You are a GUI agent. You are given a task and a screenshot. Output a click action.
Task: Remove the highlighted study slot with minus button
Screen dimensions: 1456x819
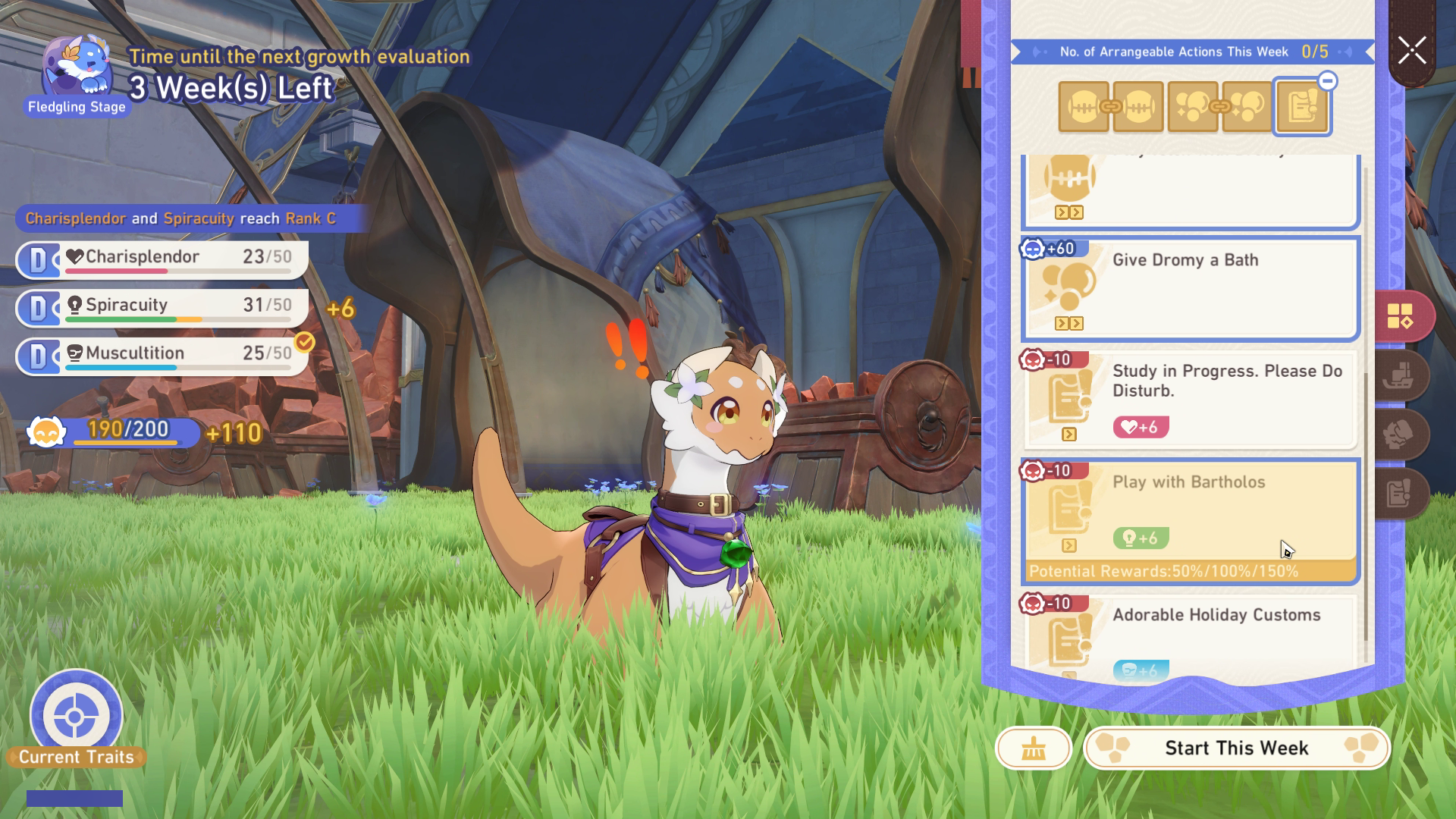click(x=1327, y=81)
